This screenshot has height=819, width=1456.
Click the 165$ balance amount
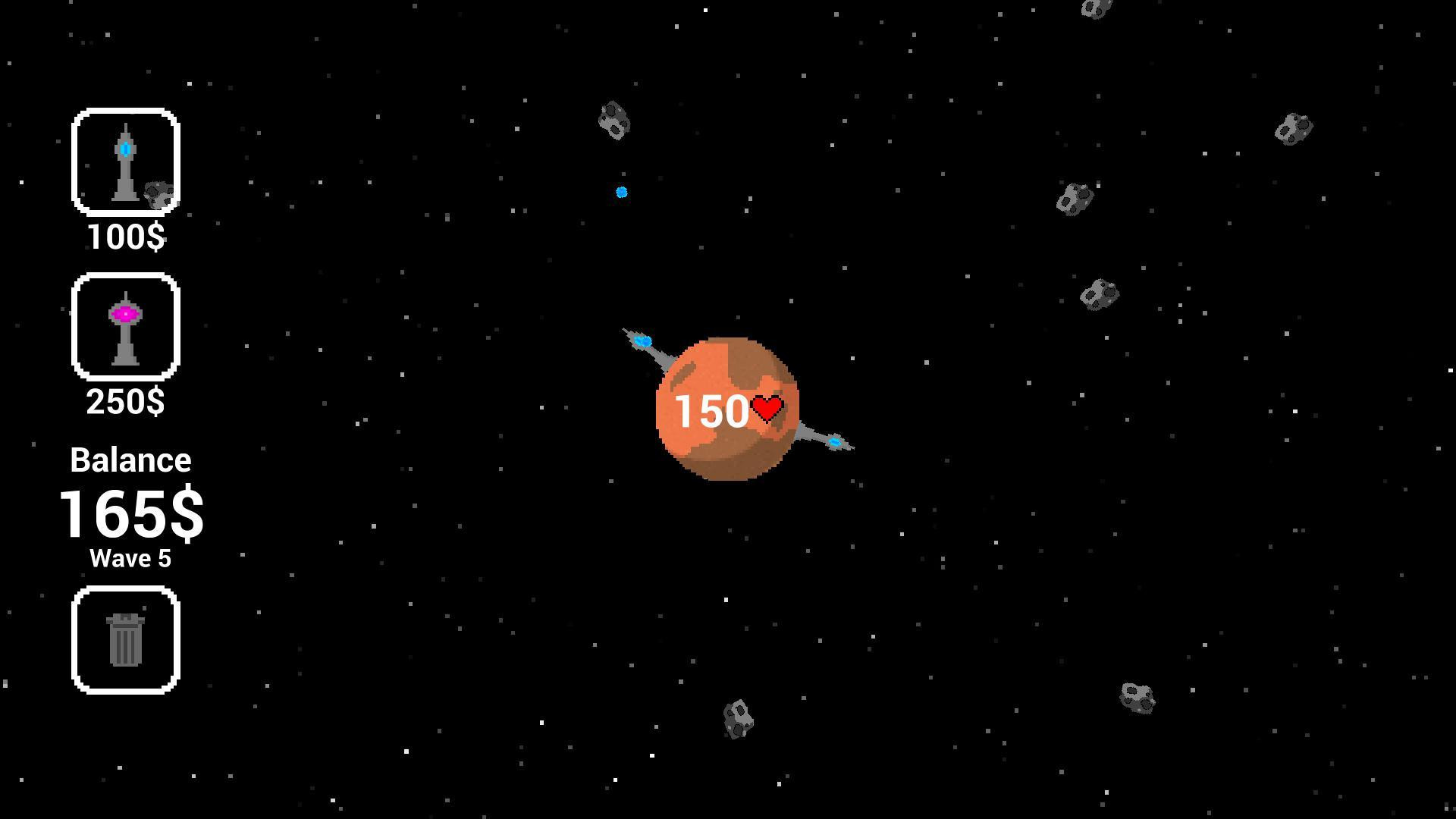click(130, 514)
